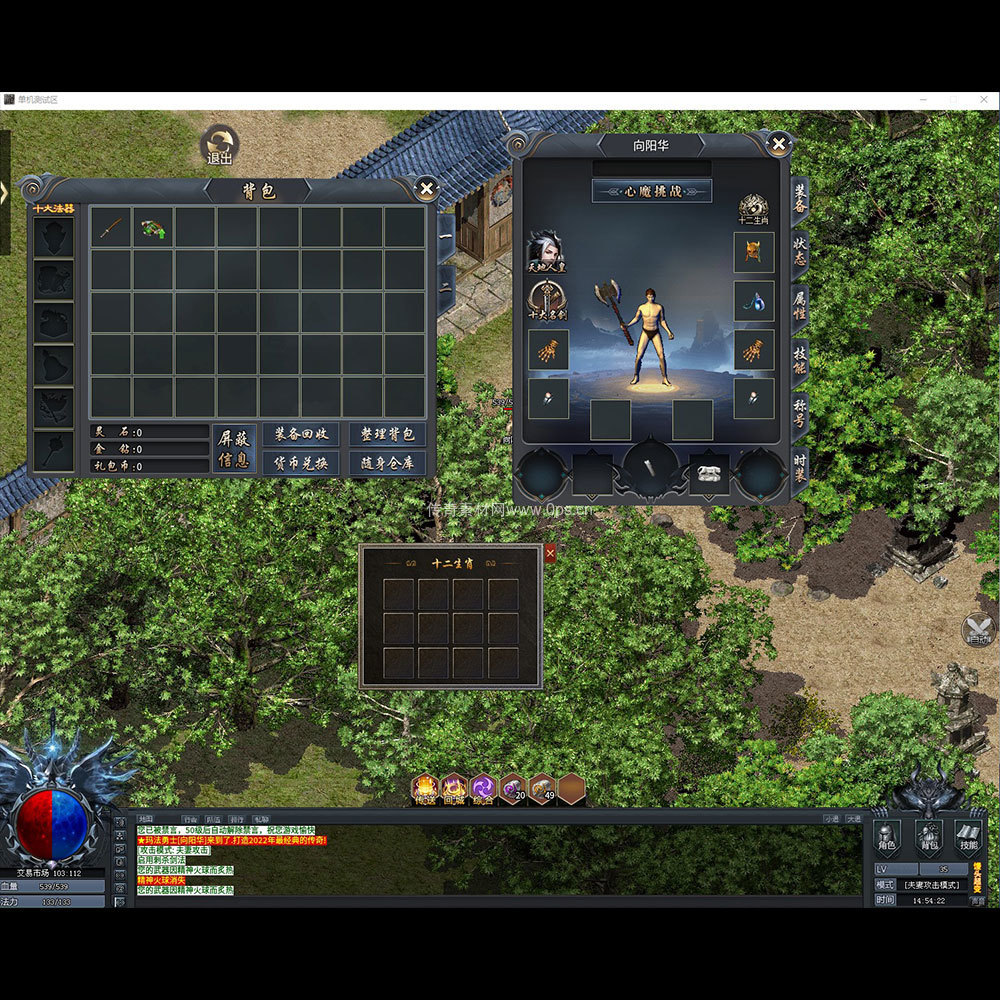Open the 十二生肖 zodiac icon in character panel
Screen dimensions: 1000x1000
753,210
